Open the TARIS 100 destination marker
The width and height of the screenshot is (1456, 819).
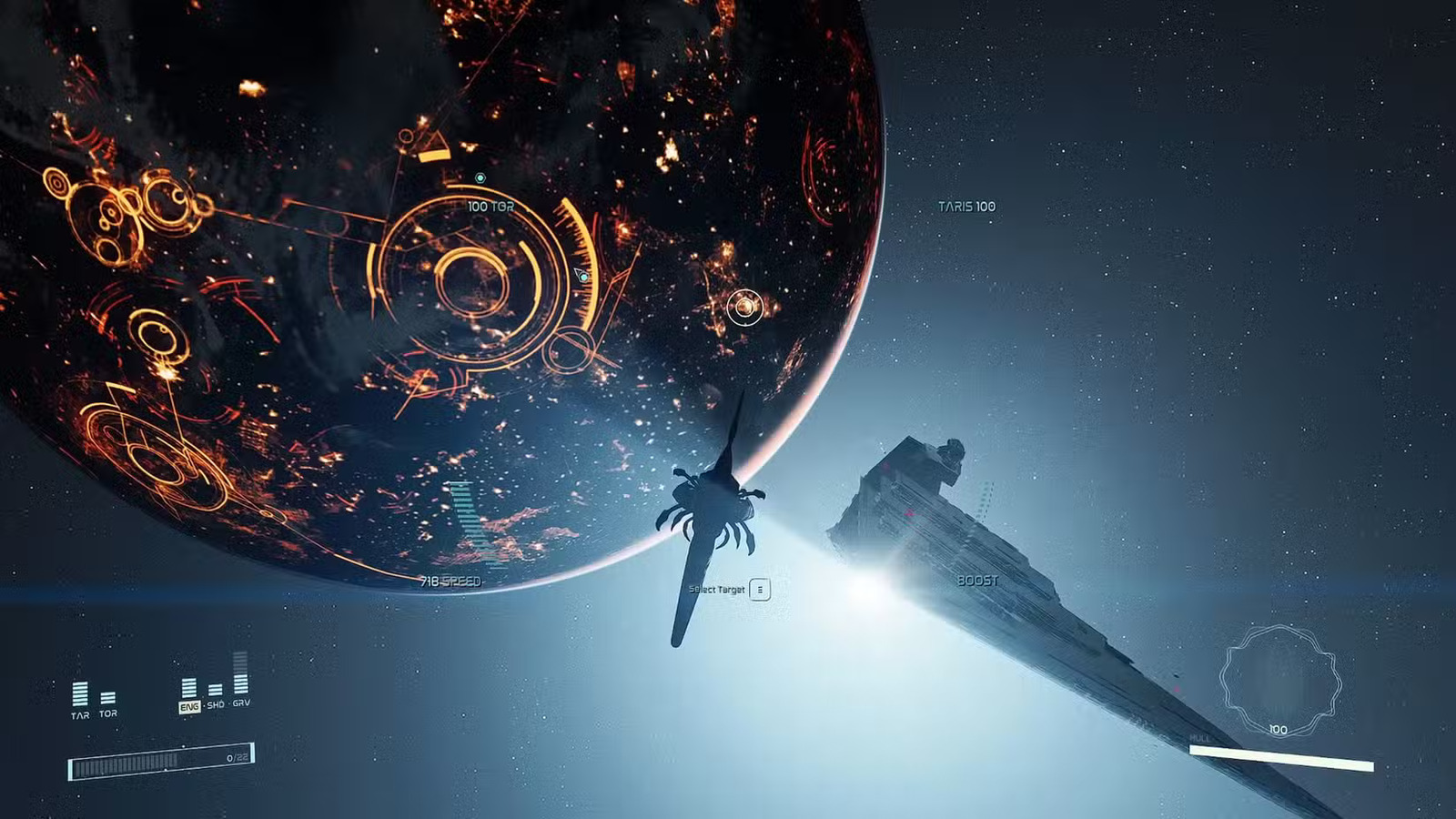pyautogui.click(x=966, y=207)
